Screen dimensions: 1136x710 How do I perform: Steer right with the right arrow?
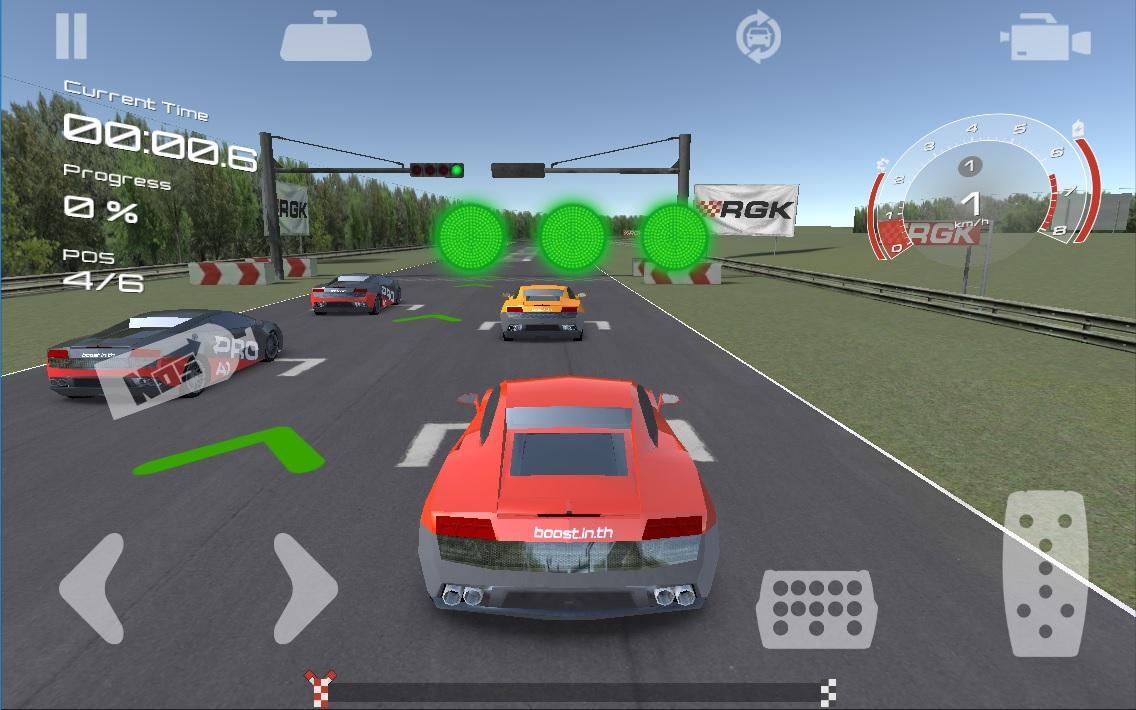pos(304,588)
